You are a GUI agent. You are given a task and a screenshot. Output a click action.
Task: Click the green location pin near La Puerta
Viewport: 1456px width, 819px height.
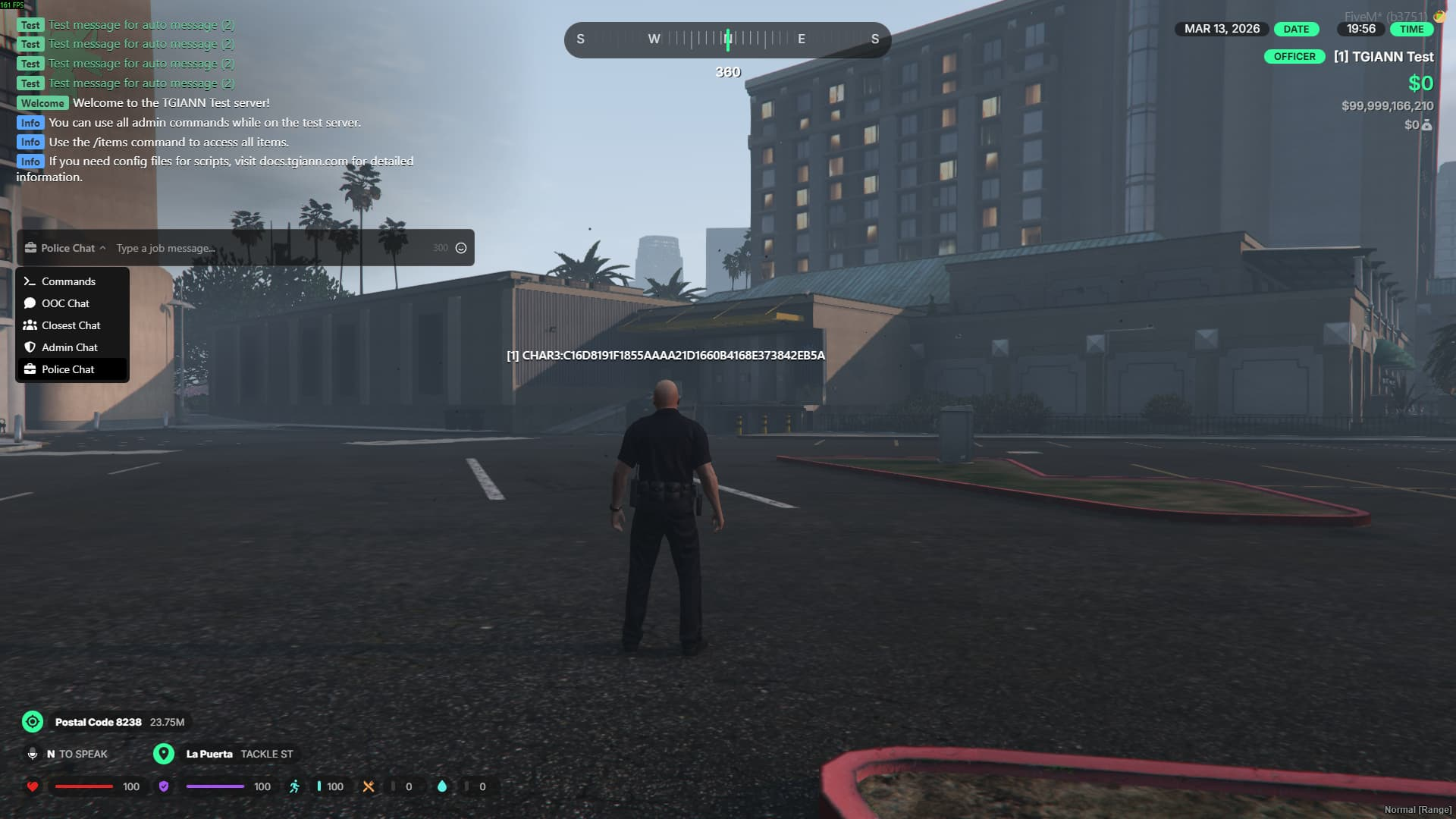pos(164,754)
